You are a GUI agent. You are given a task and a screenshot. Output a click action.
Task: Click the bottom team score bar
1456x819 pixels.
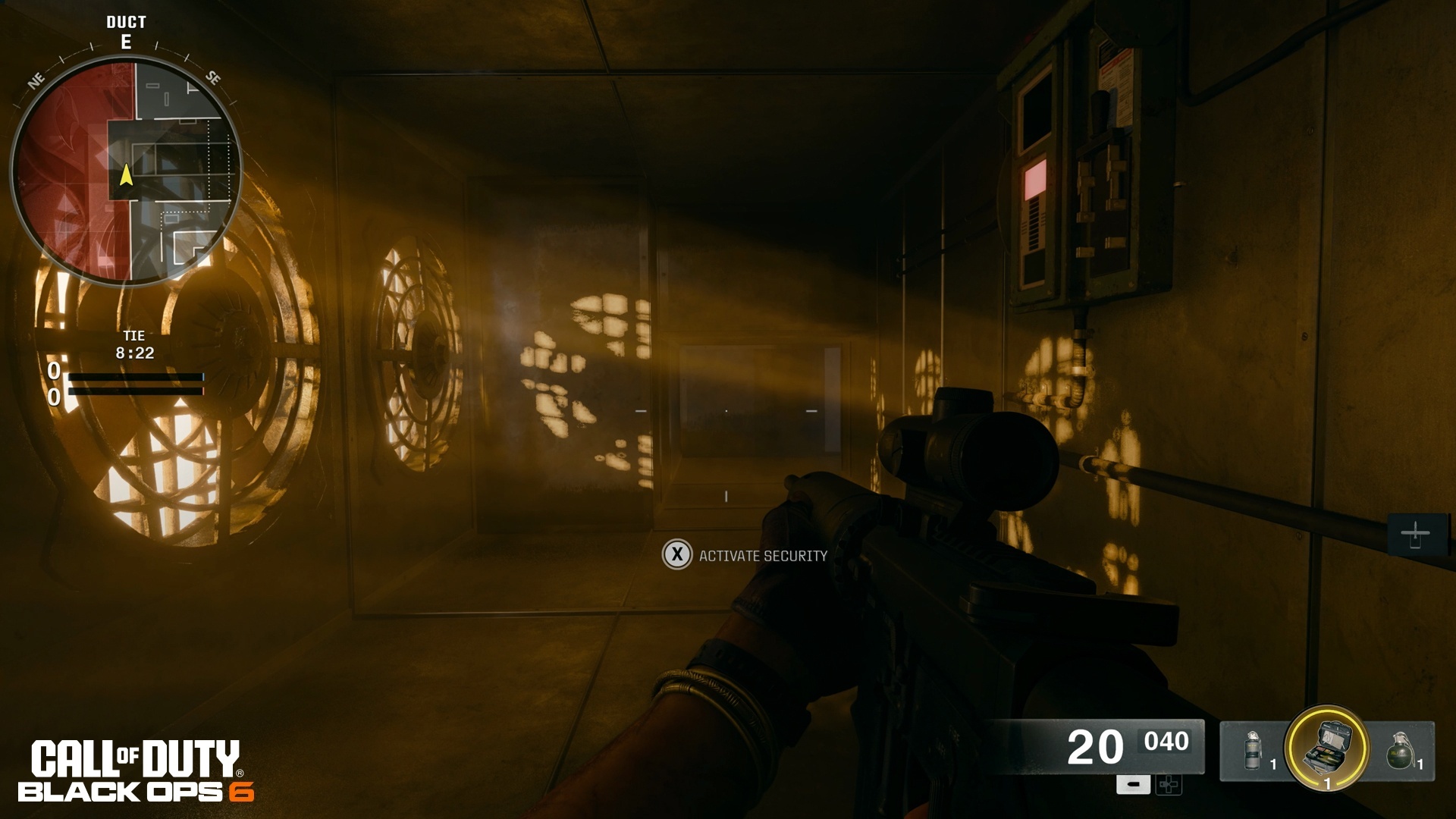click(x=136, y=391)
